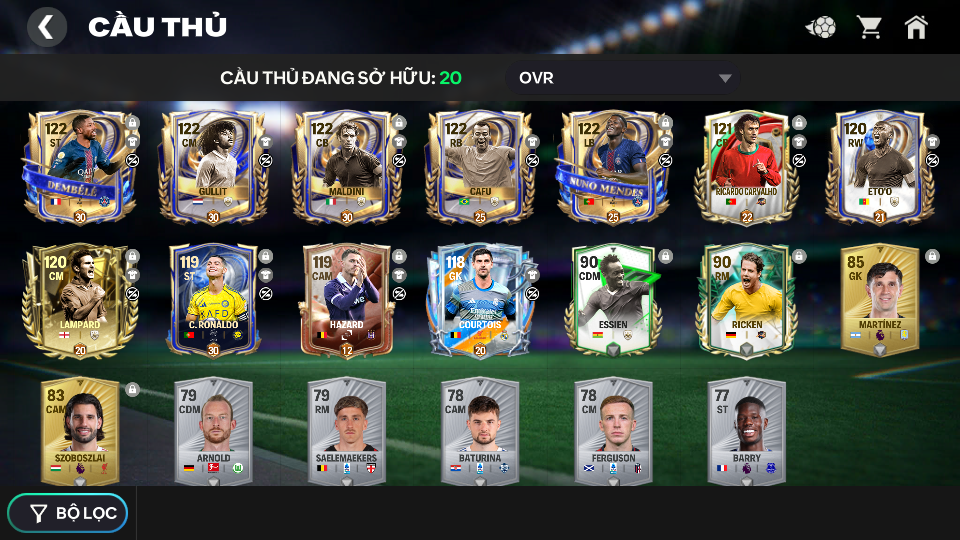This screenshot has height=540, width=960.
Task: Select the C. Ronaldo card
Action: tap(213, 300)
